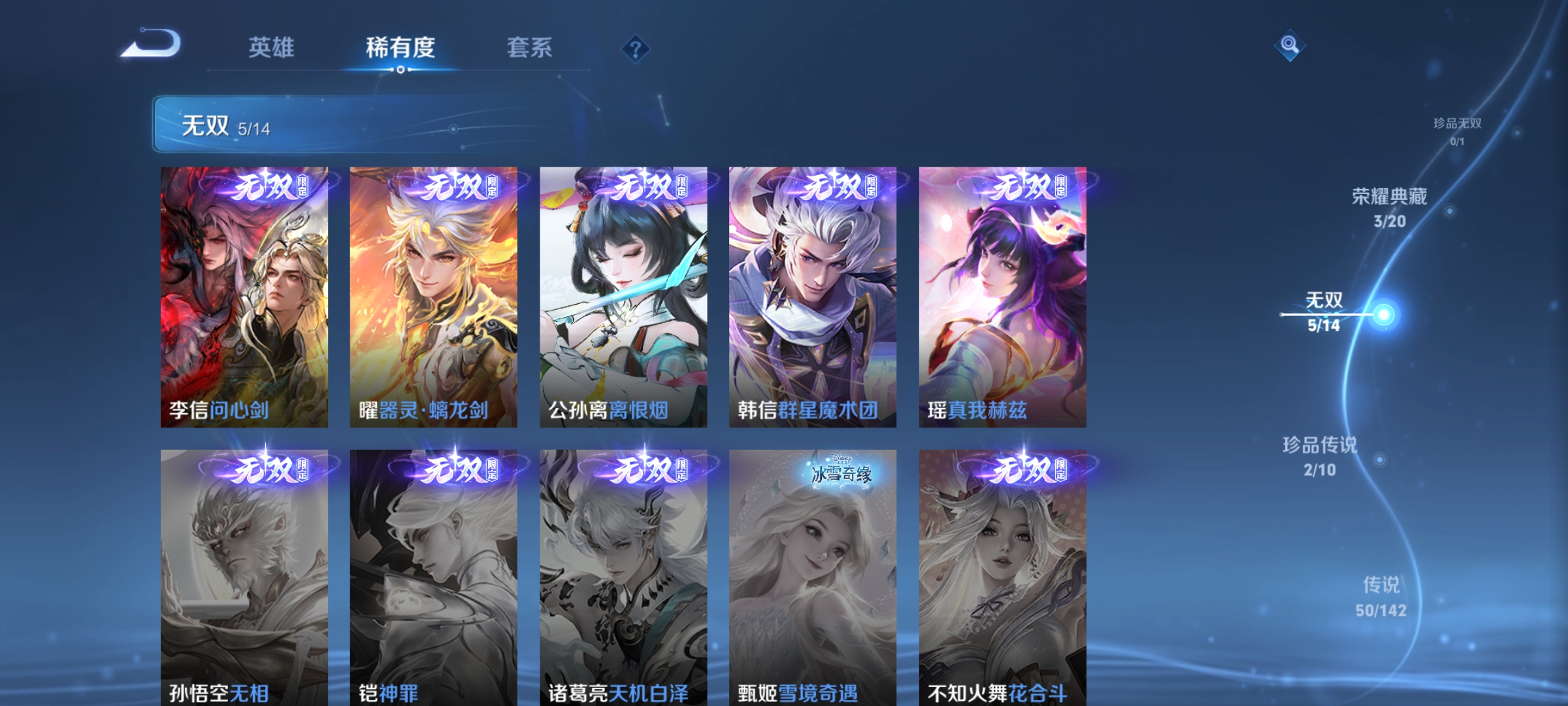This screenshot has height=706, width=1568.
Task: Open the 诸葛亮天机白泽 skin
Action: coord(623,575)
